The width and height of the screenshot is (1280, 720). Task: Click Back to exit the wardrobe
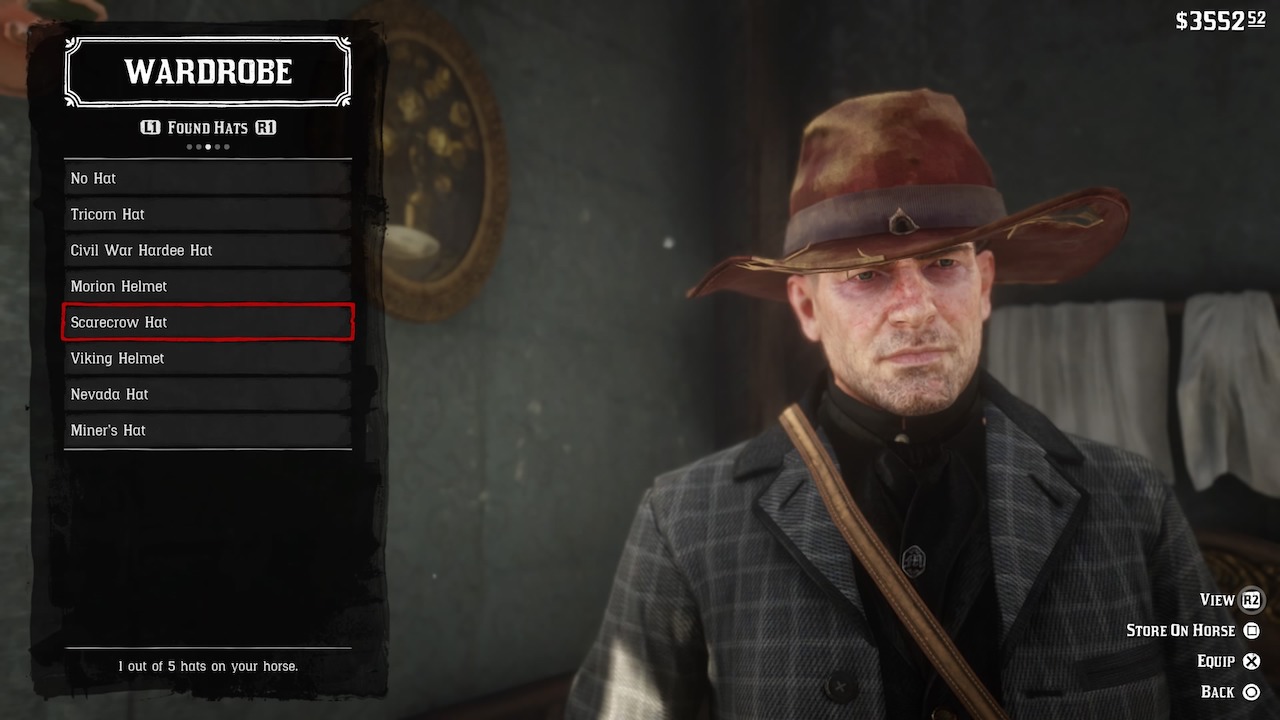[x=1221, y=691]
